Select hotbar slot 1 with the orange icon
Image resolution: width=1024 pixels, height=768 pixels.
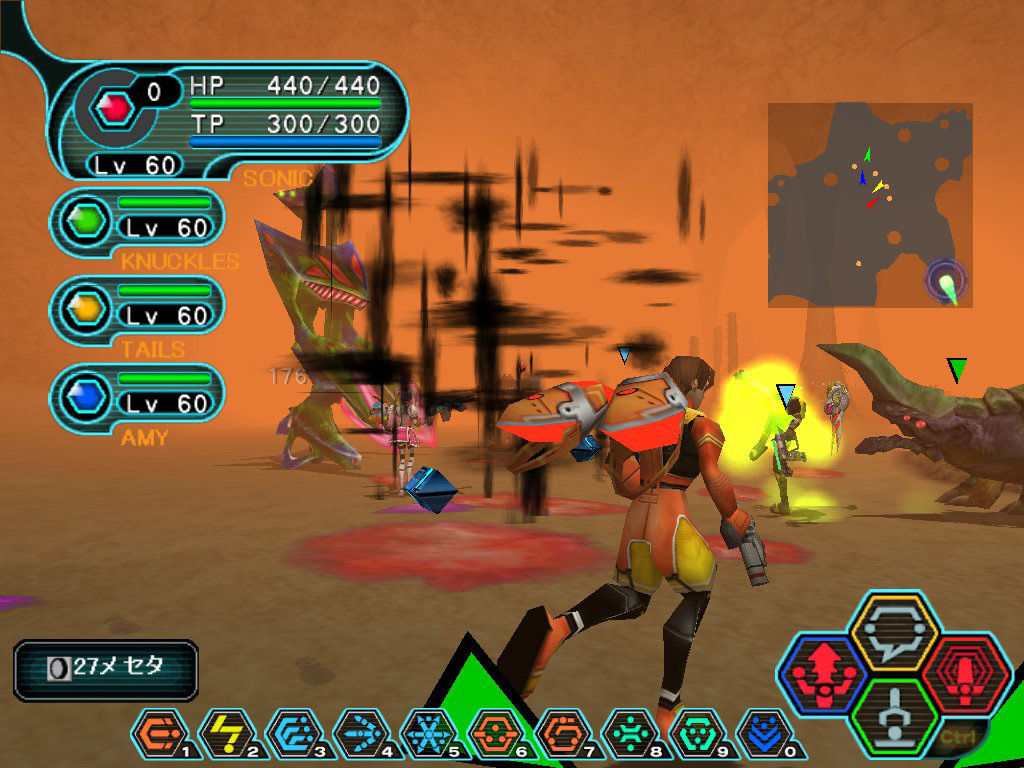point(154,734)
